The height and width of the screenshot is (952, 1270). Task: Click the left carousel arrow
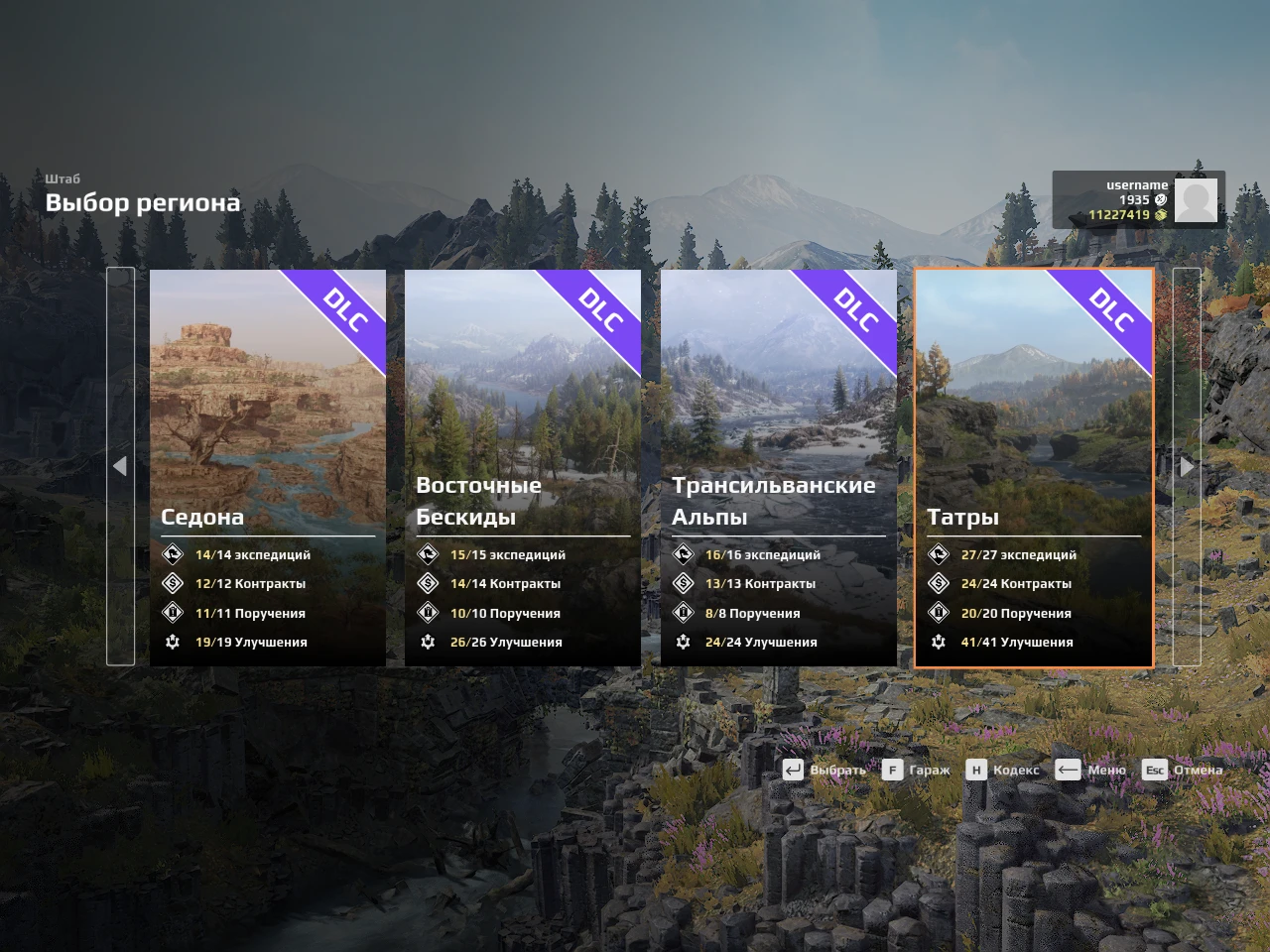point(120,465)
